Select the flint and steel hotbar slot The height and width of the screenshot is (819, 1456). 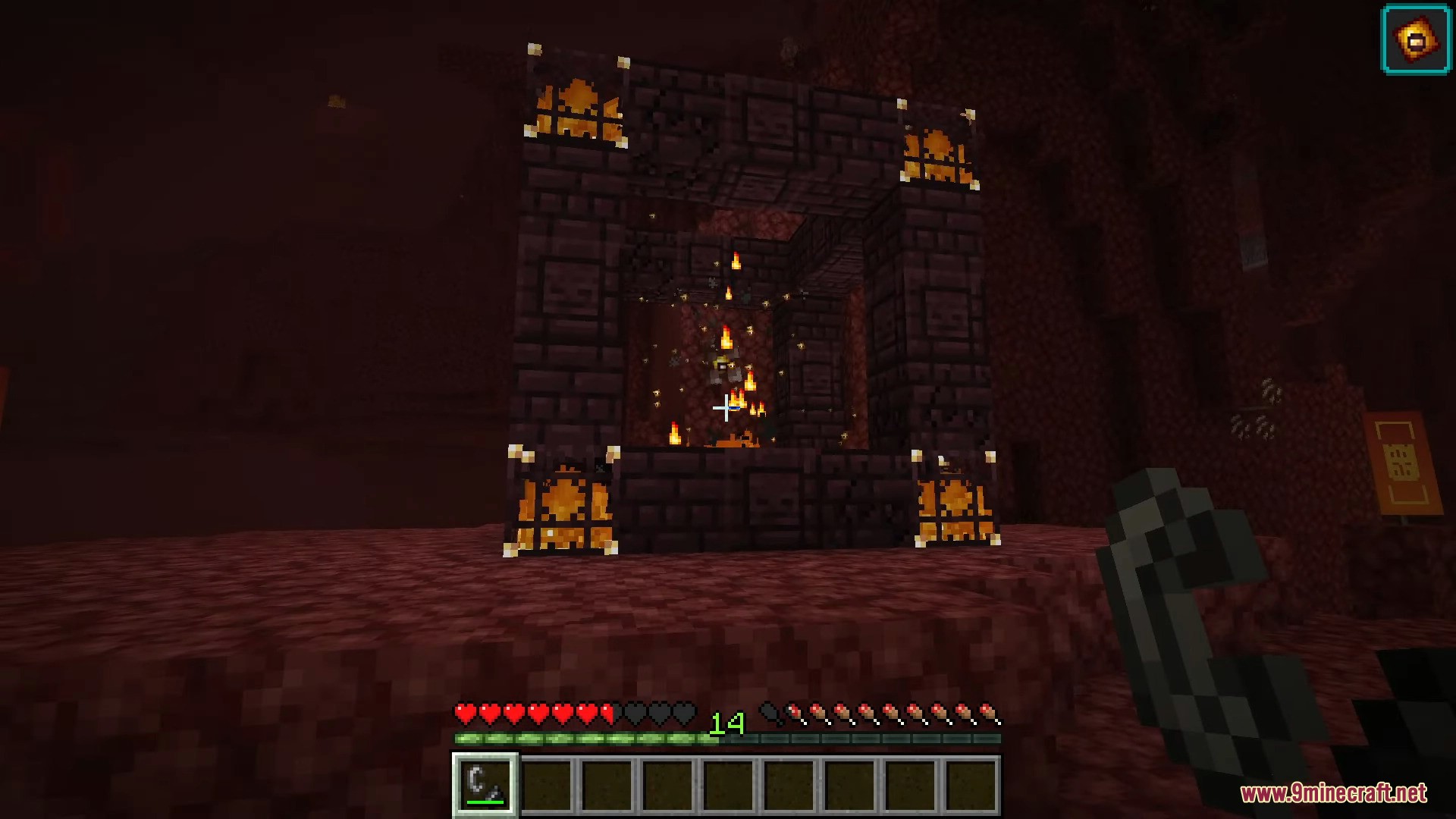485,785
